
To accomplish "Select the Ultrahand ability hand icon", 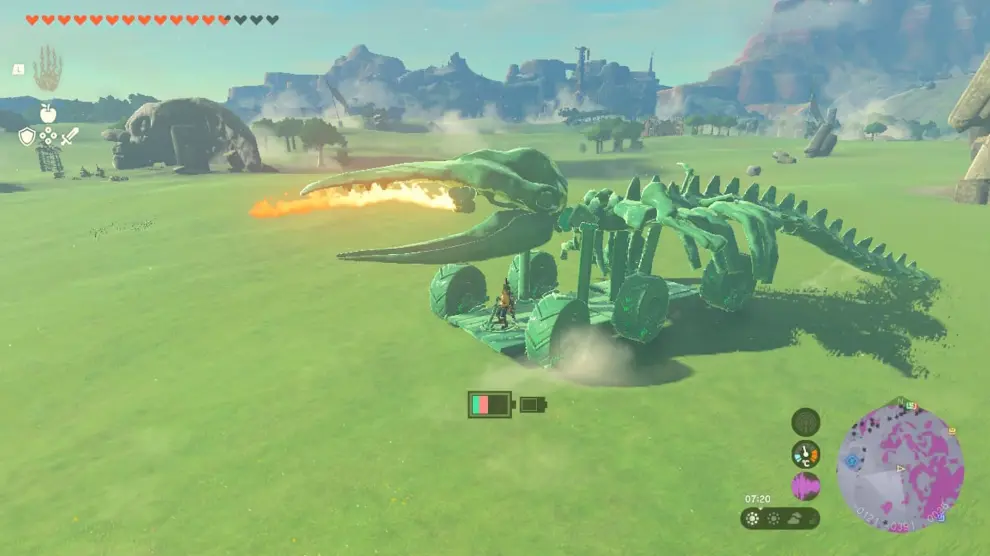I will tap(47, 69).
